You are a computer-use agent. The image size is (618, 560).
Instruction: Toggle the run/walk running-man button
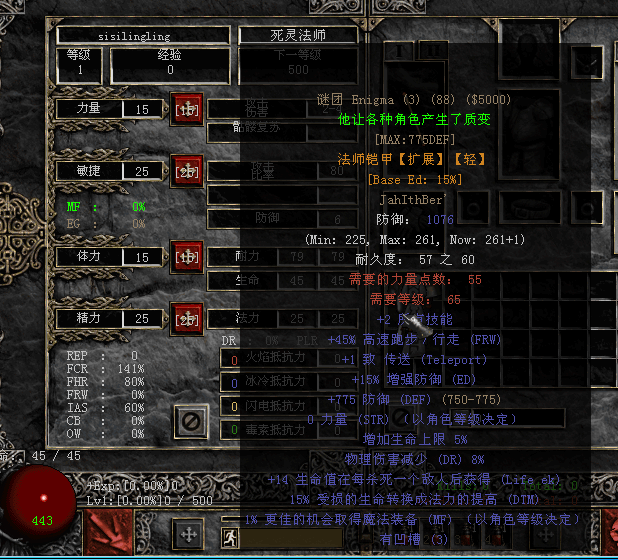[x=230, y=539]
